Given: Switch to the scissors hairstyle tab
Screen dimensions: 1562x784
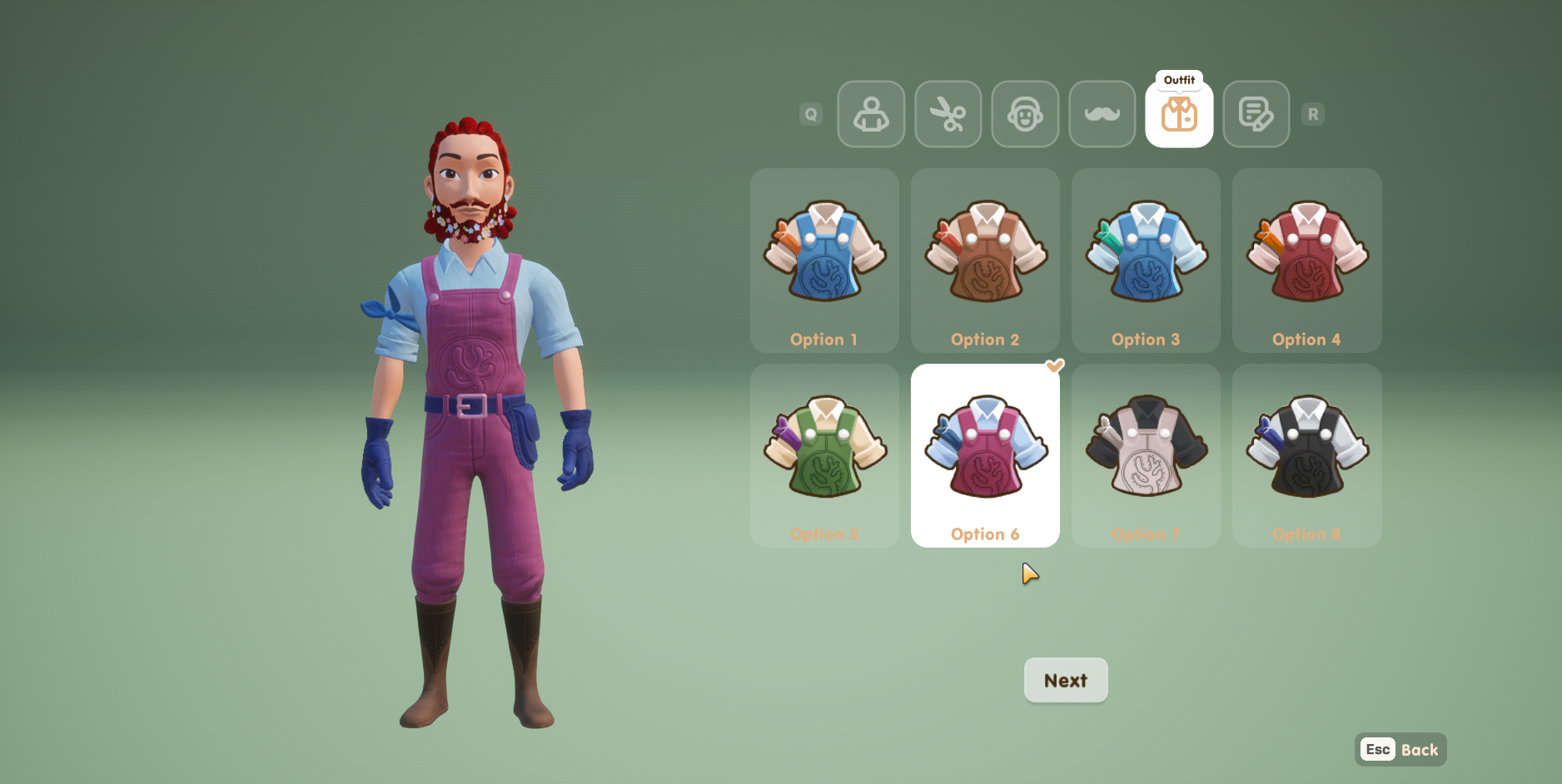Looking at the screenshot, I should (x=948, y=114).
